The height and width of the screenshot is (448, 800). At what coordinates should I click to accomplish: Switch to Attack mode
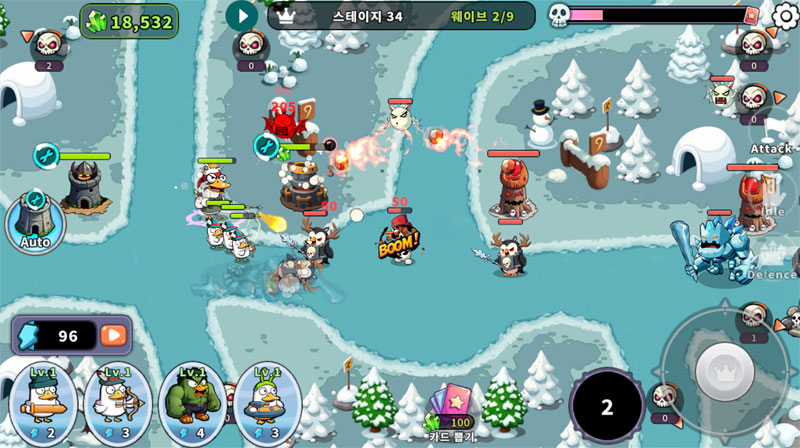pyautogui.click(x=771, y=138)
